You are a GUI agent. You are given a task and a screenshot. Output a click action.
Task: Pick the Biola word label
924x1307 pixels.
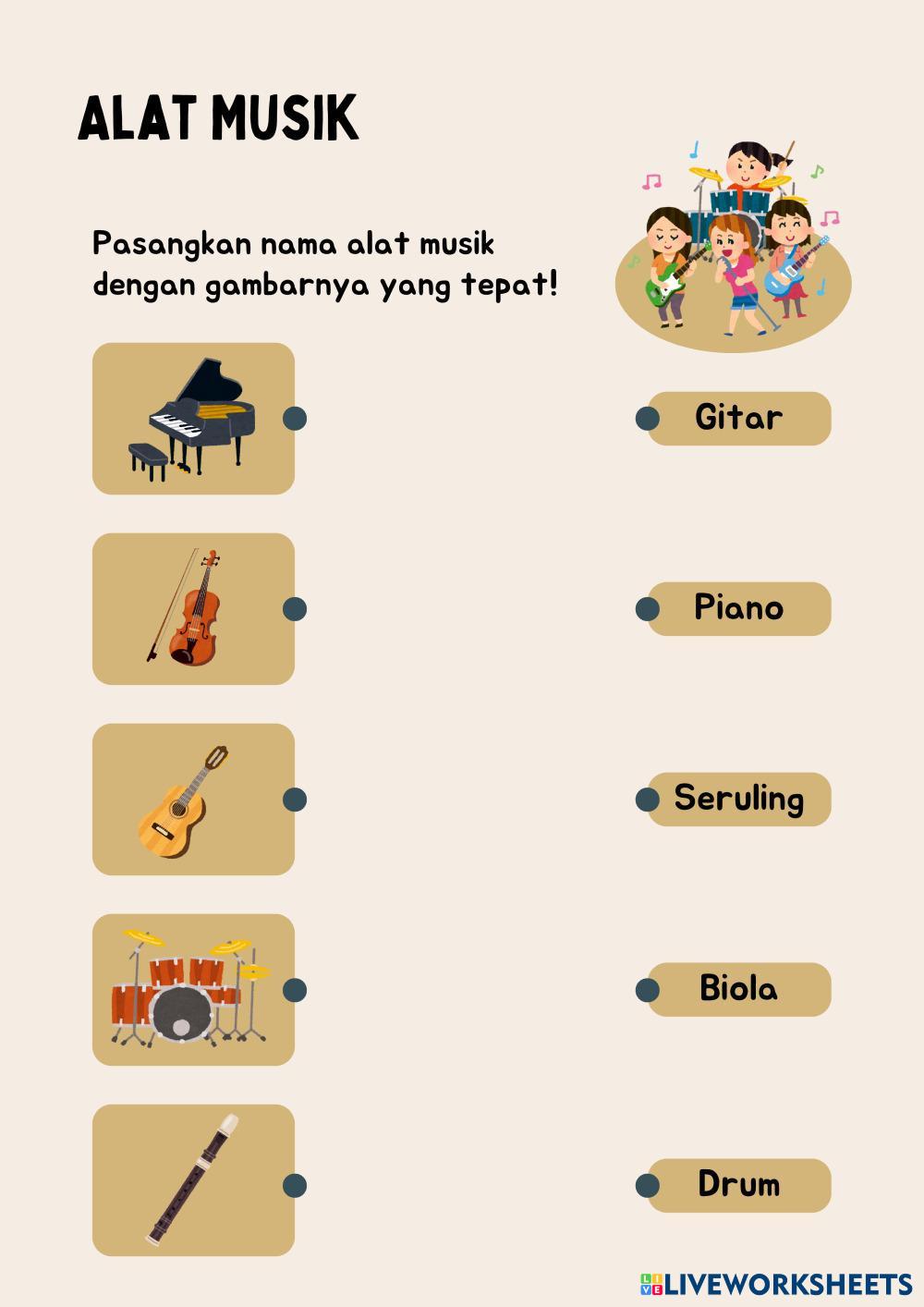click(738, 989)
